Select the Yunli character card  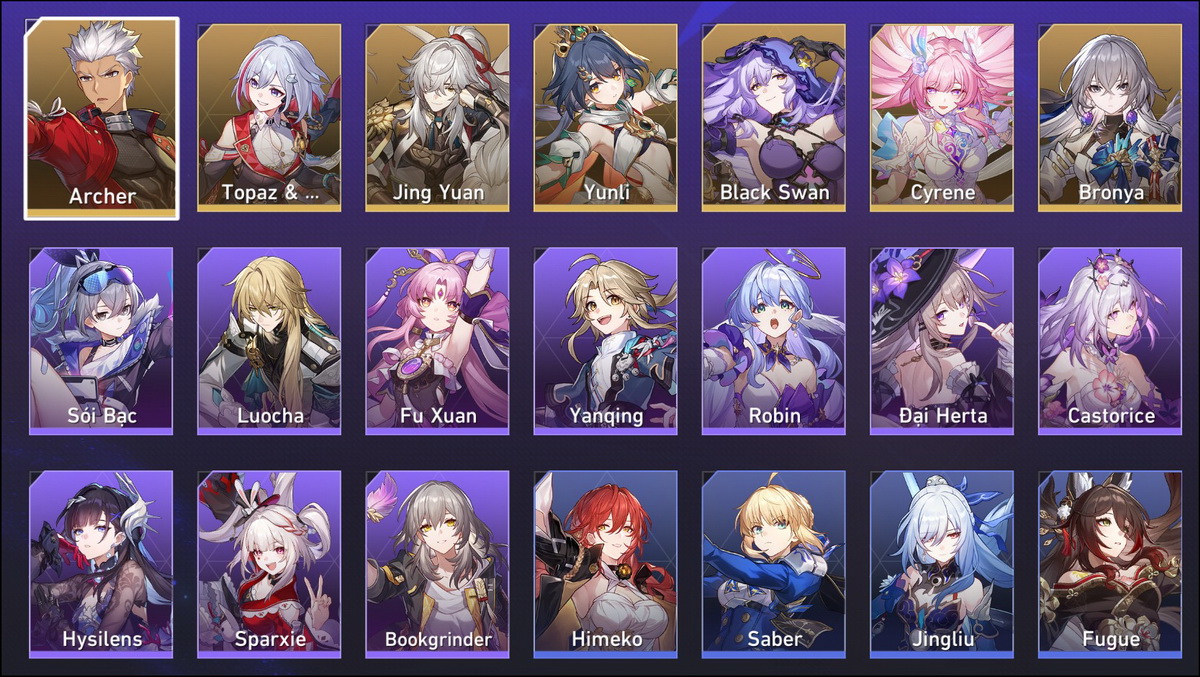point(605,118)
